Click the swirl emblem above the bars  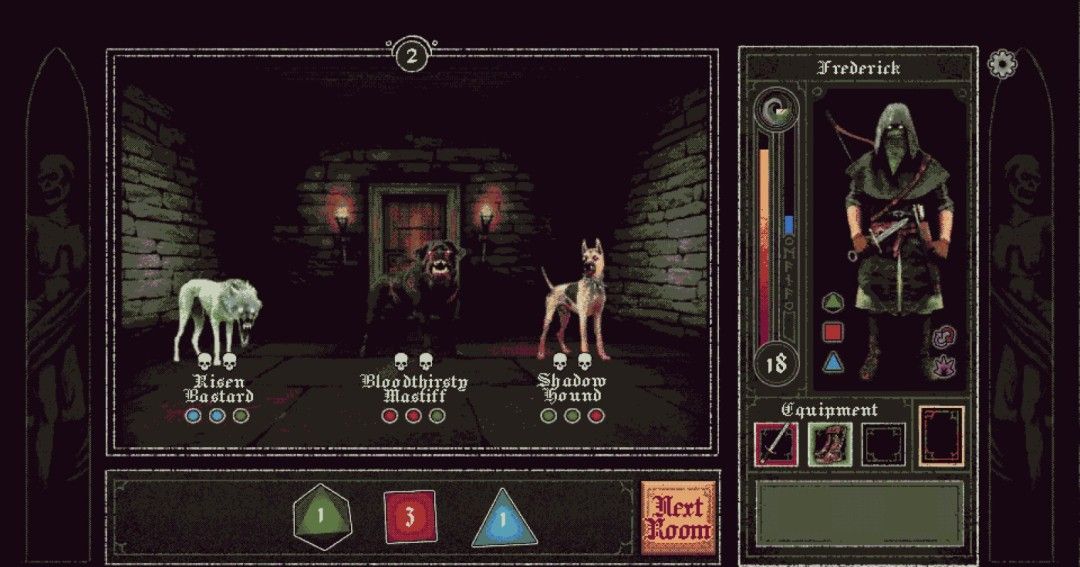pos(777,108)
